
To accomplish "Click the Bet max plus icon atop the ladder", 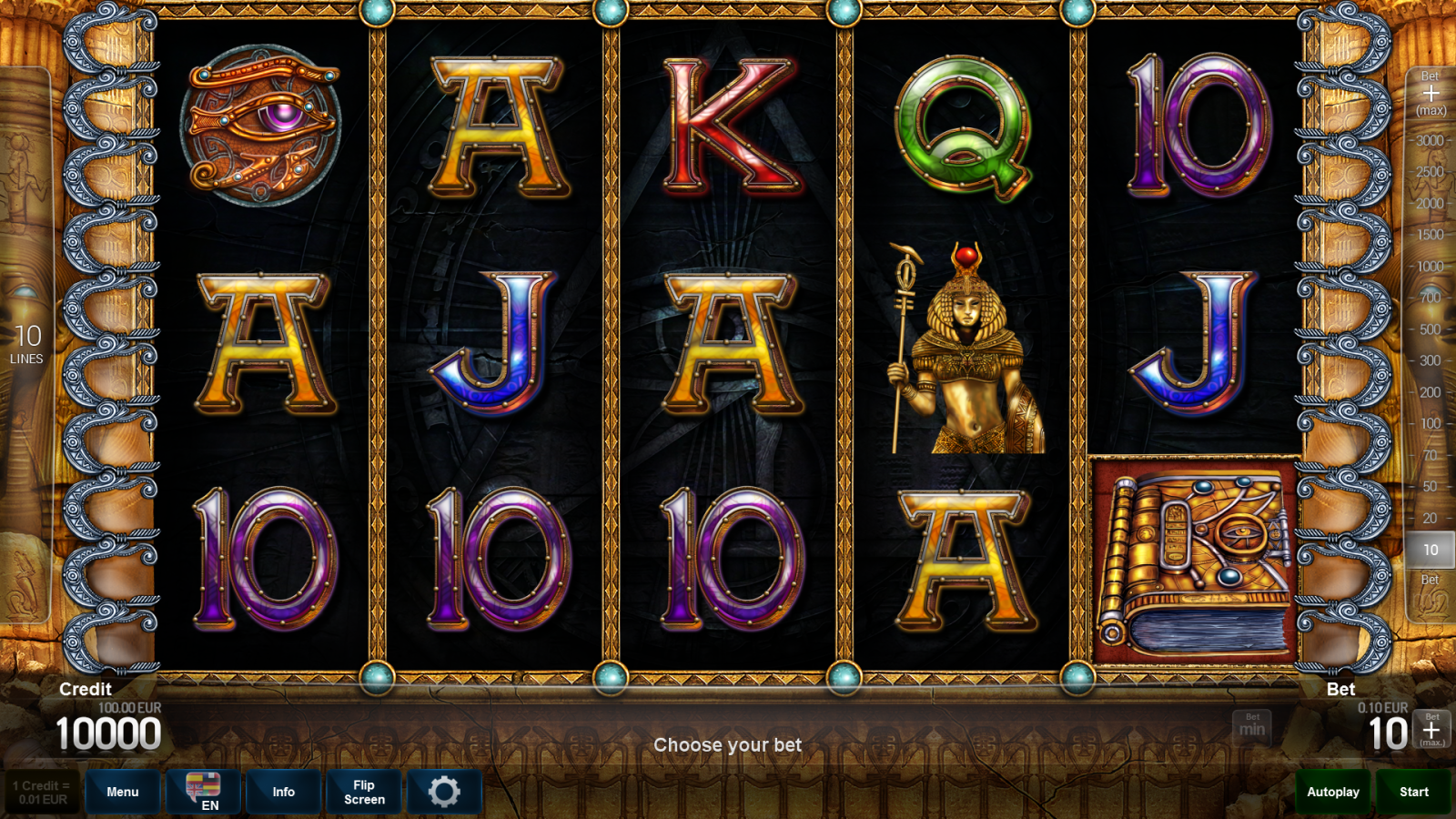I will point(1429,91).
